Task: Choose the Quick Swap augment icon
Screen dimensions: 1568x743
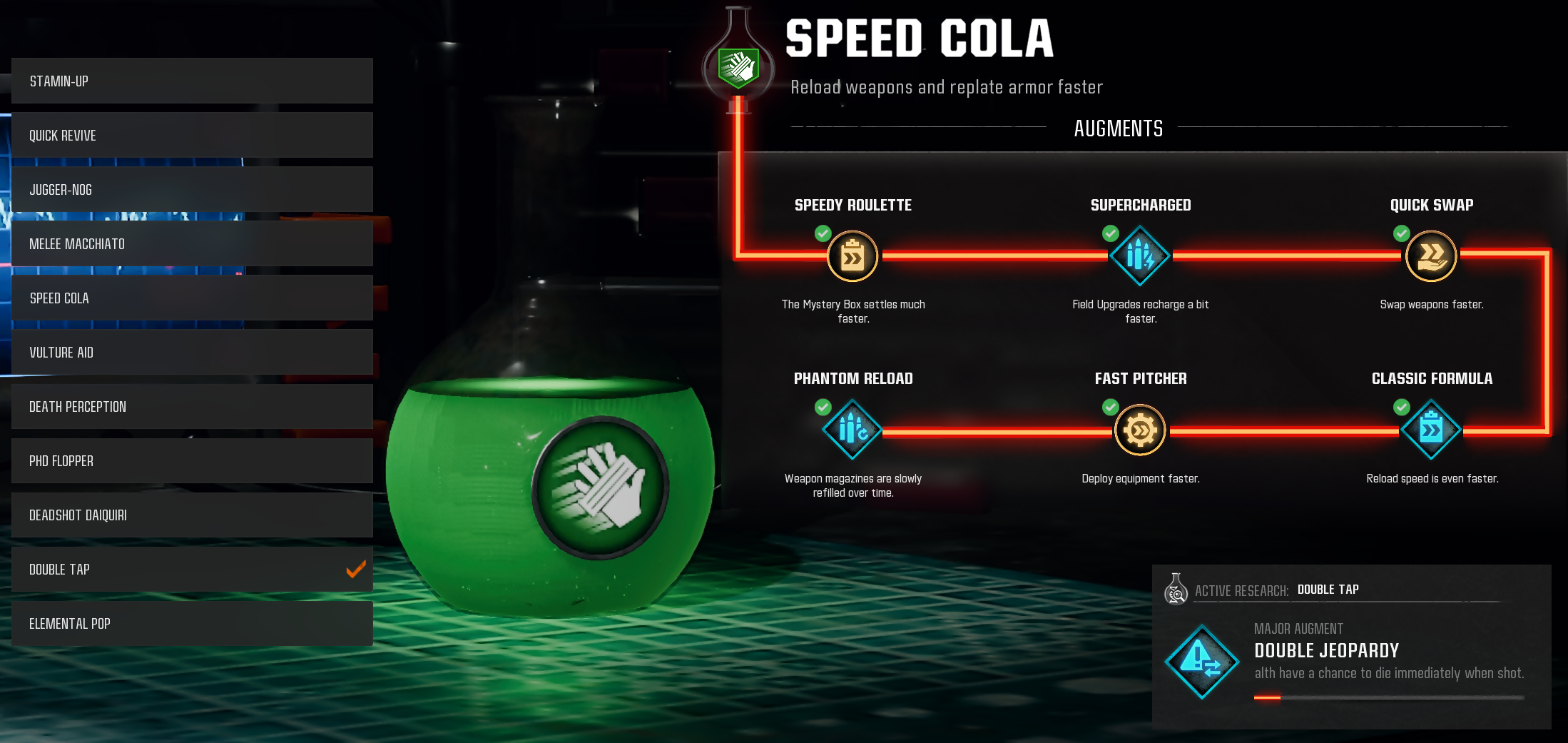Action: (x=1431, y=256)
